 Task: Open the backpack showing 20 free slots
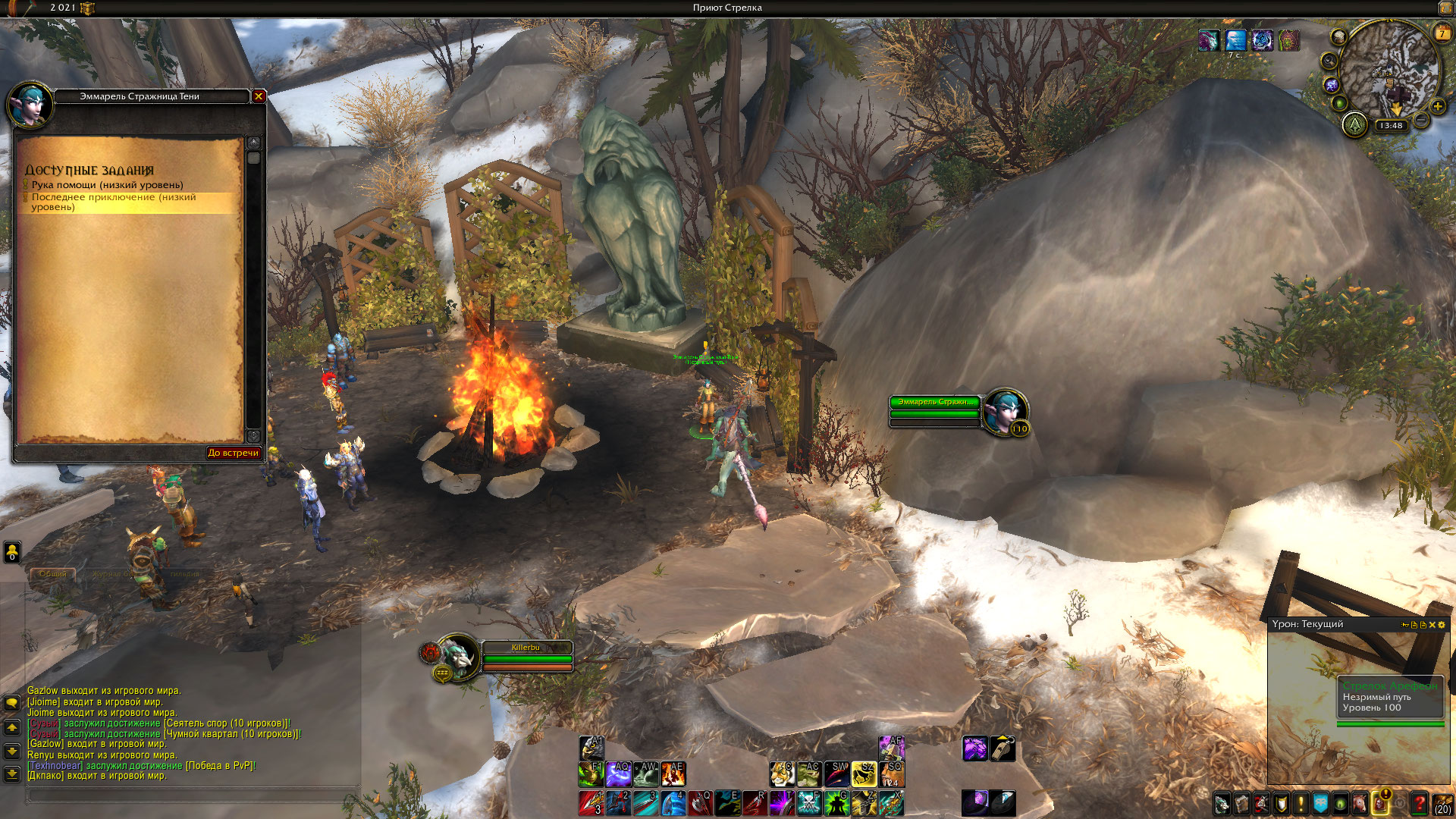coord(1442,803)
